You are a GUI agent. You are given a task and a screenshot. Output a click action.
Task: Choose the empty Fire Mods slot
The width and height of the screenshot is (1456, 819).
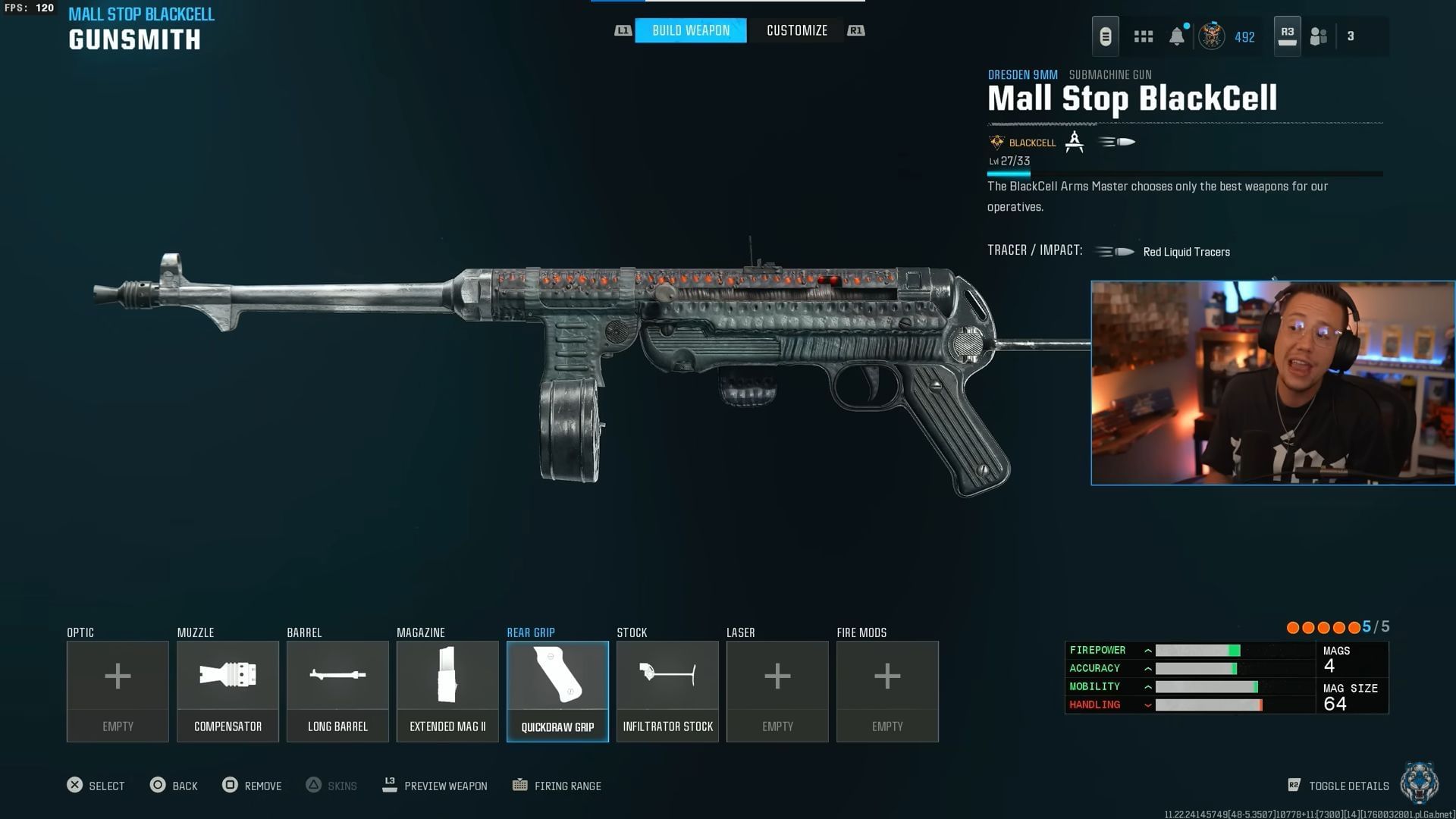pyautogui.click(x=887, y=691)
